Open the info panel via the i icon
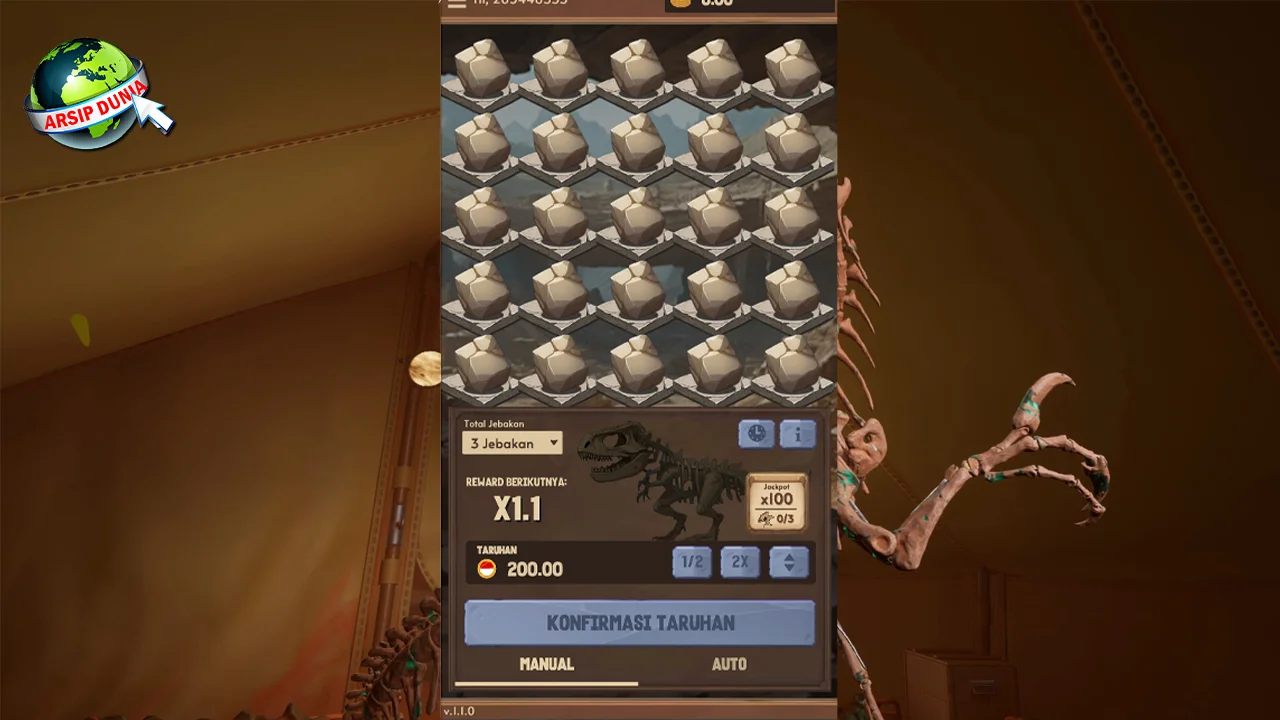 (x=798, y=433)
